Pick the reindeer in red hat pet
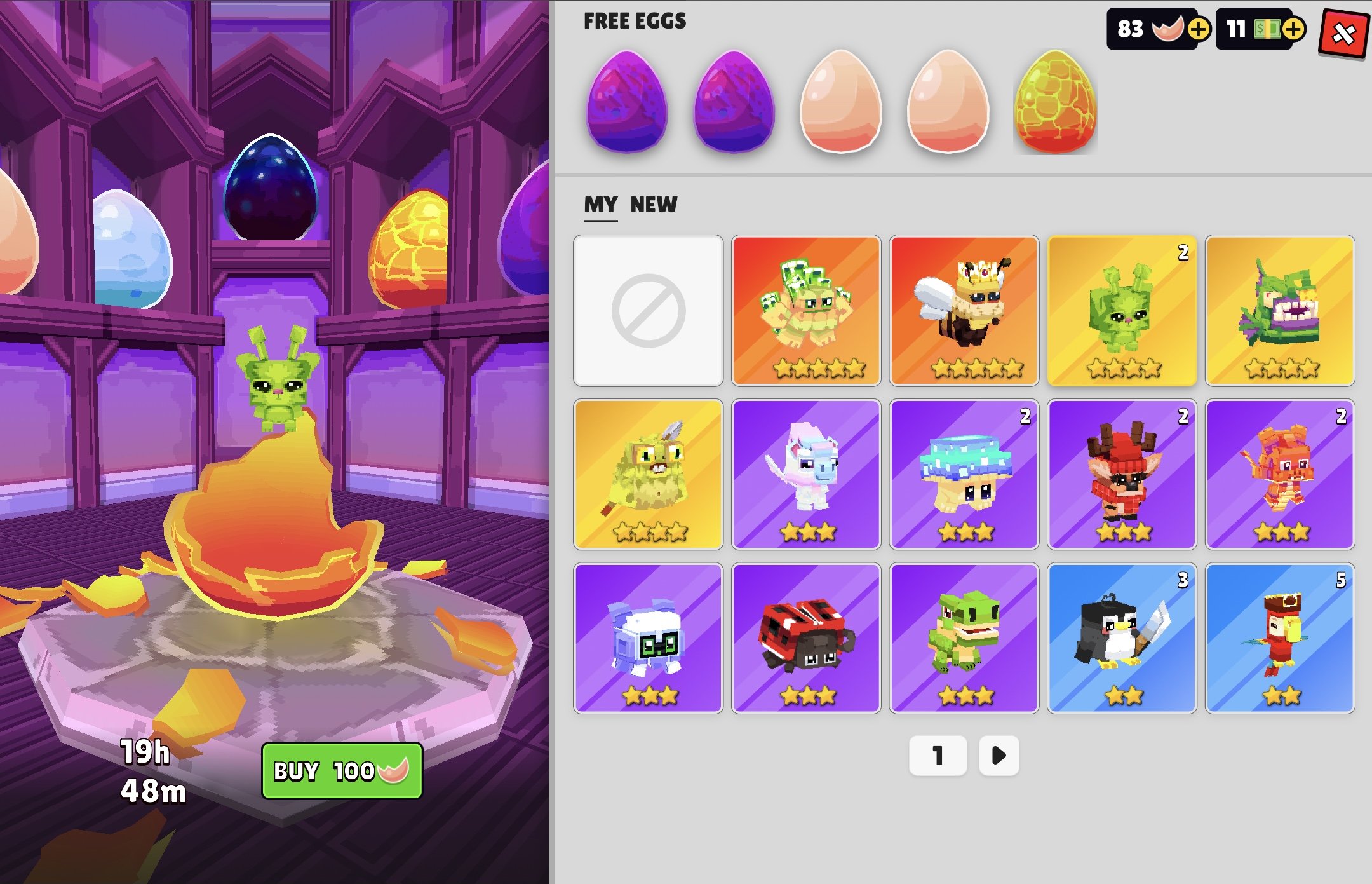This screenshot has height=884, width=1372. point(1122,474)
